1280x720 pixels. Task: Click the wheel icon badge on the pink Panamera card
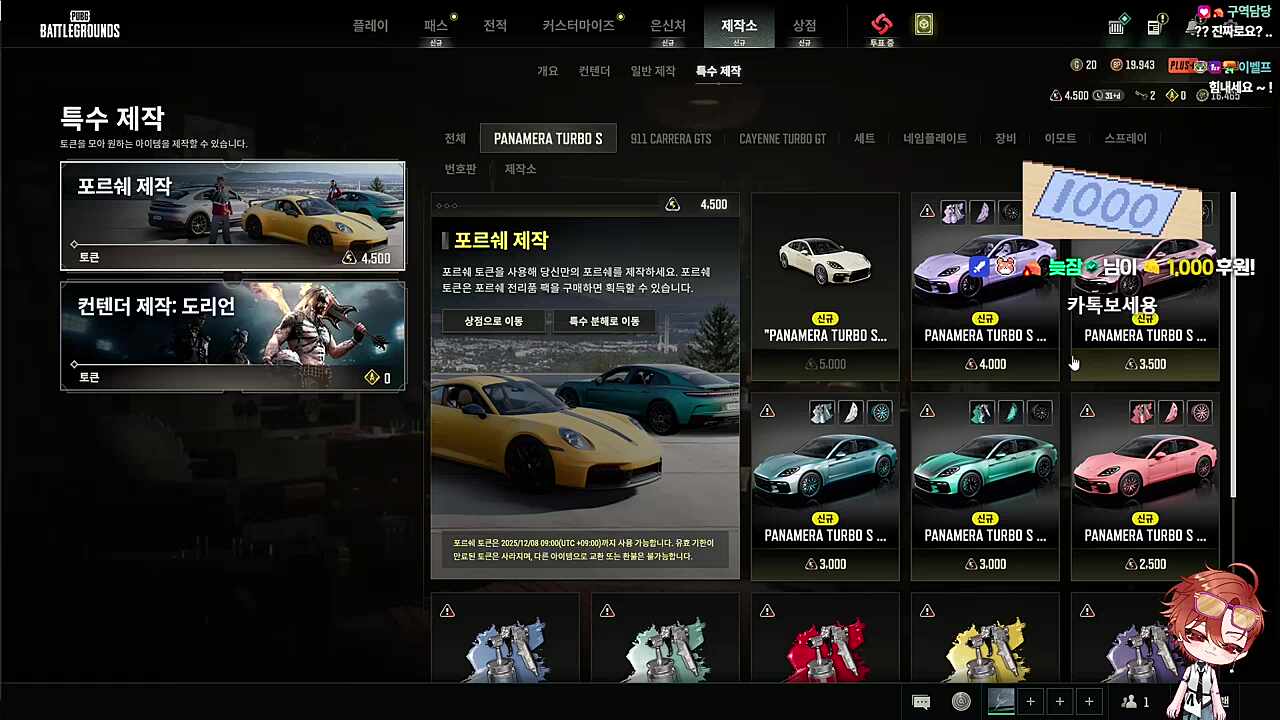[x=1200, y=412]
